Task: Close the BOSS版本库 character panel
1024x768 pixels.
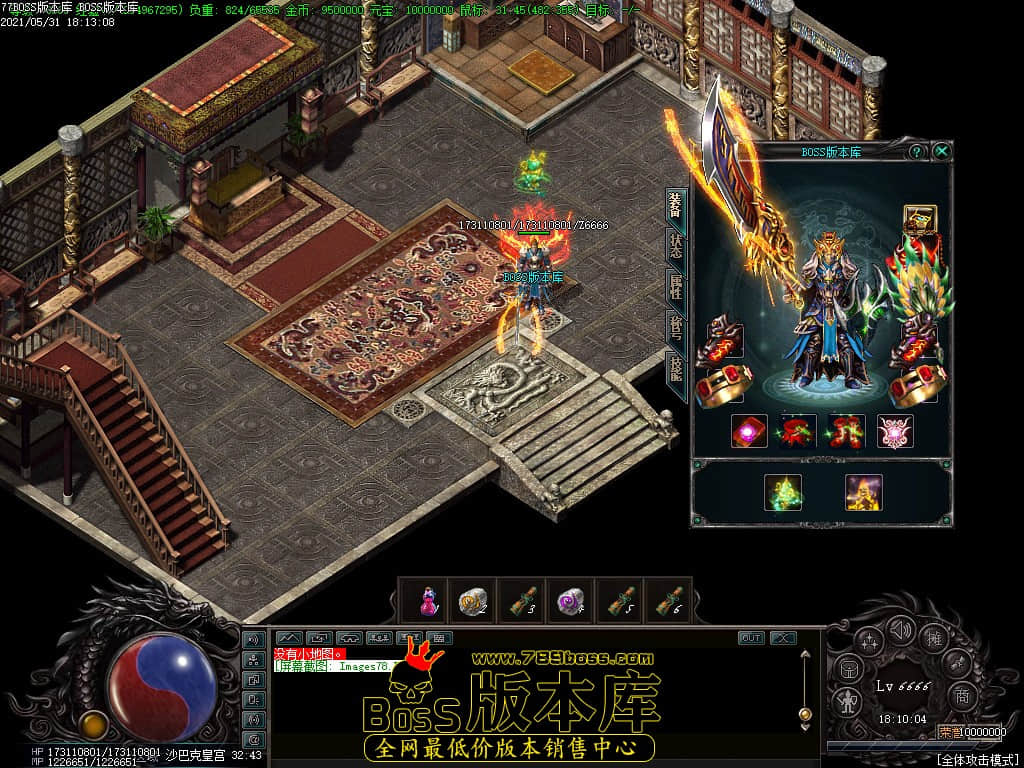Action: 941,151
